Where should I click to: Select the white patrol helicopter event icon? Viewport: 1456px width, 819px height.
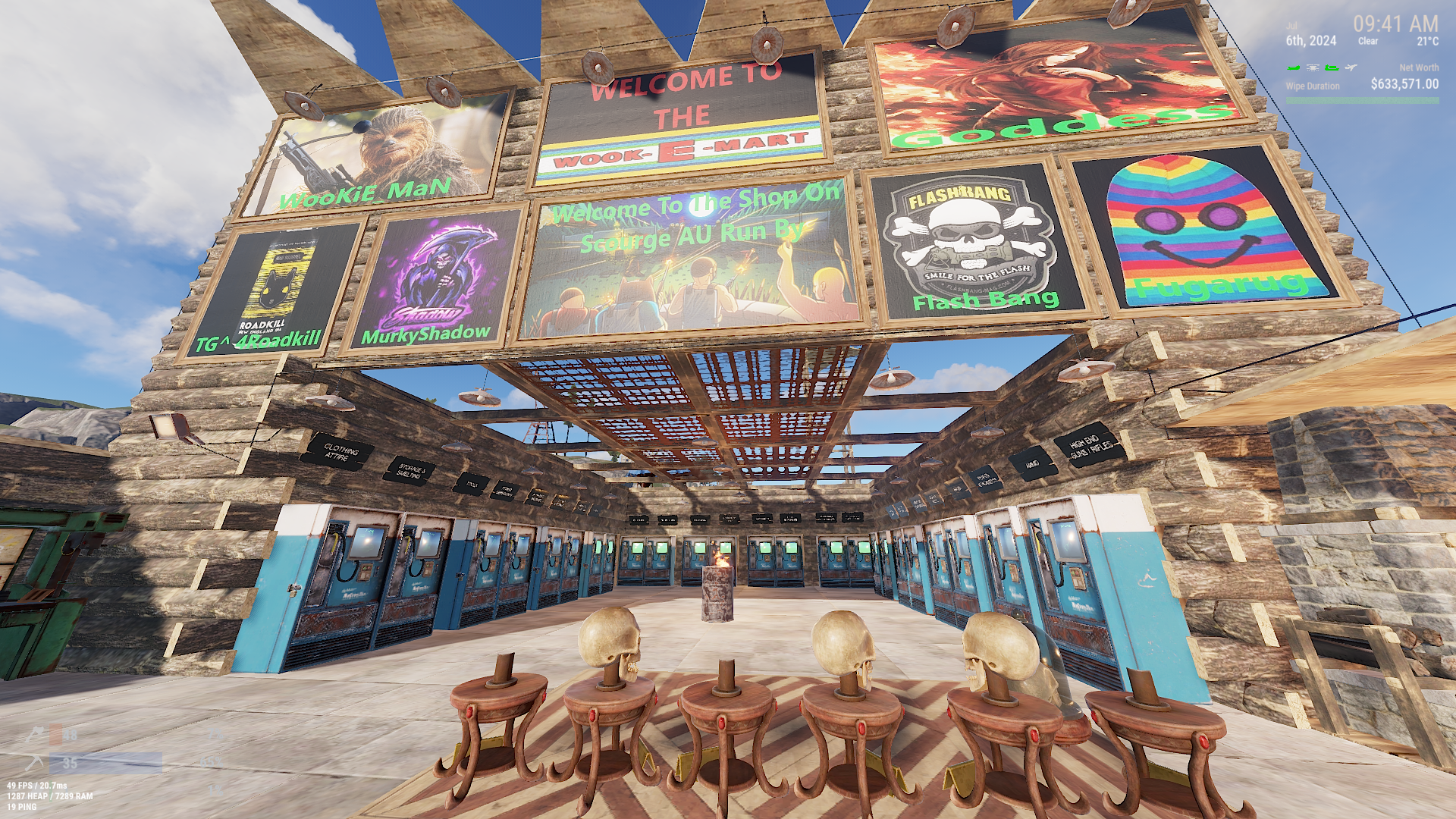coord(1313,68)
